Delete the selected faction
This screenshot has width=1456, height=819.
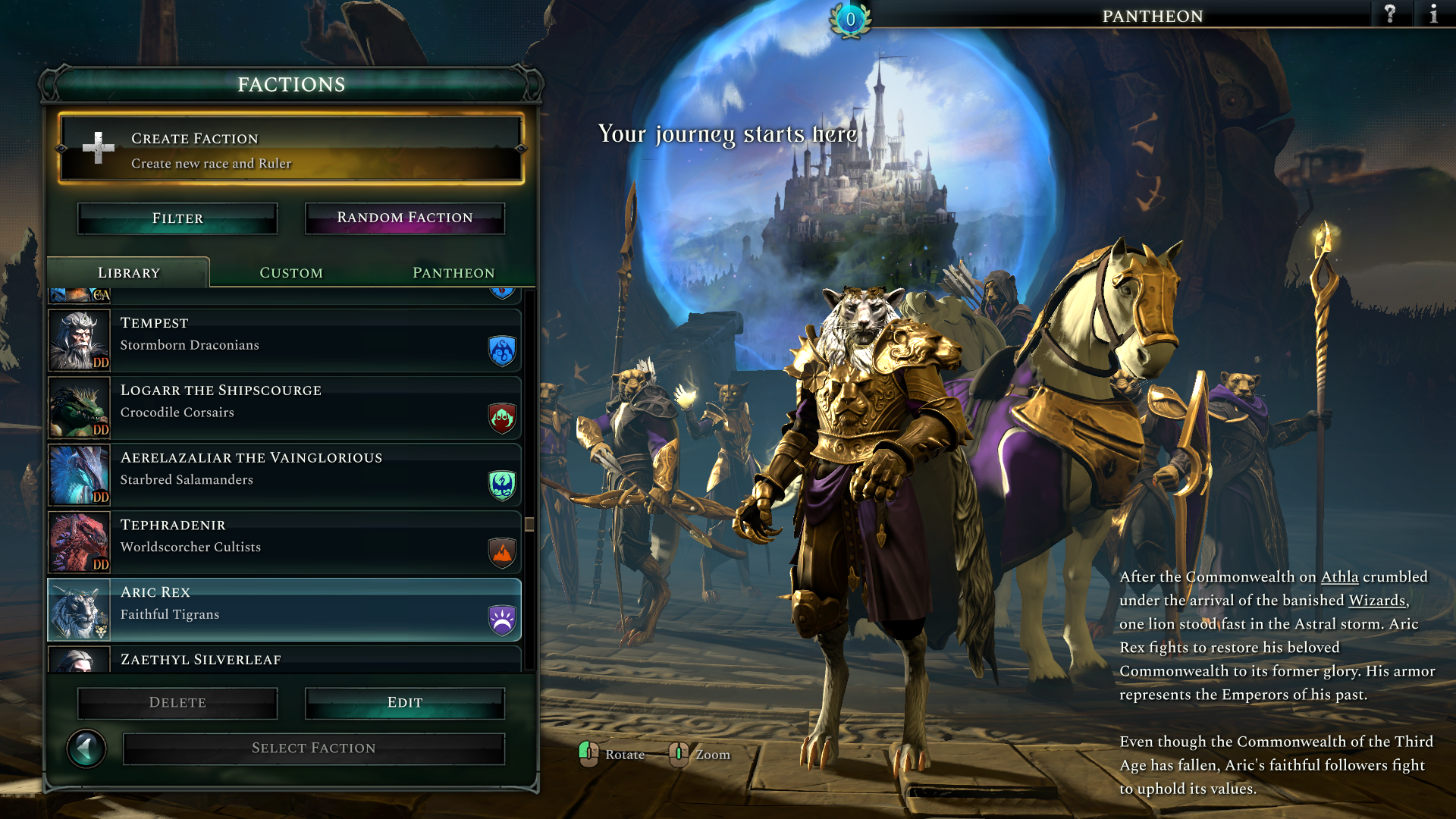tap(177, 703)
